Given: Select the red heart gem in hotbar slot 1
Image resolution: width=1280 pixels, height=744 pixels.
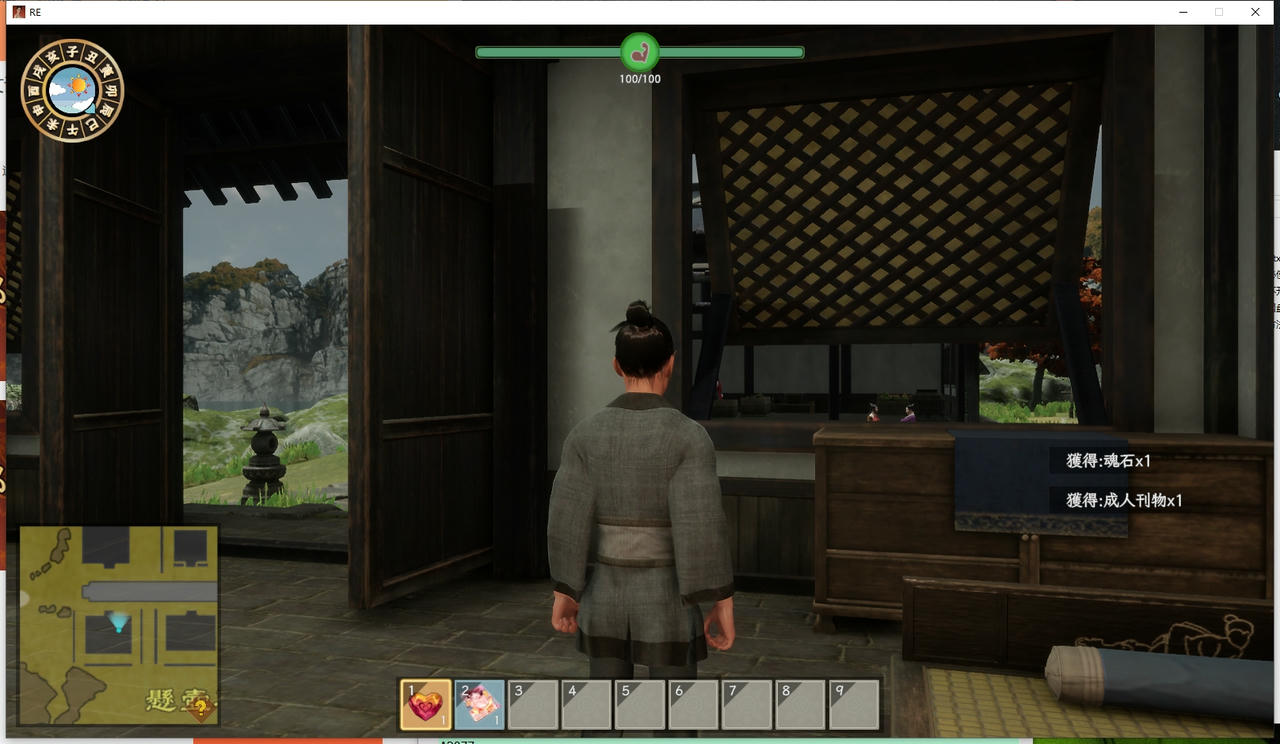Looking at the screenshot, I should pyautogui.click(x=426, y=705).
